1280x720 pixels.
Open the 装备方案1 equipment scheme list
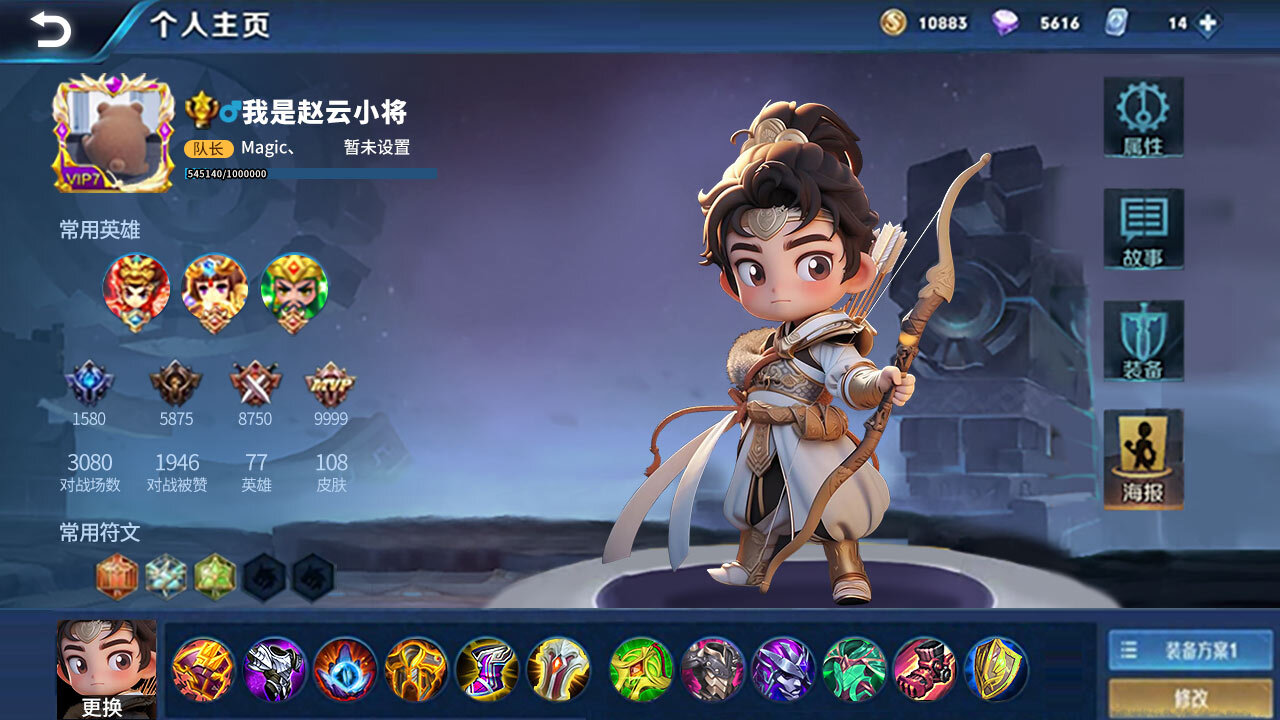click(1190, 651)
